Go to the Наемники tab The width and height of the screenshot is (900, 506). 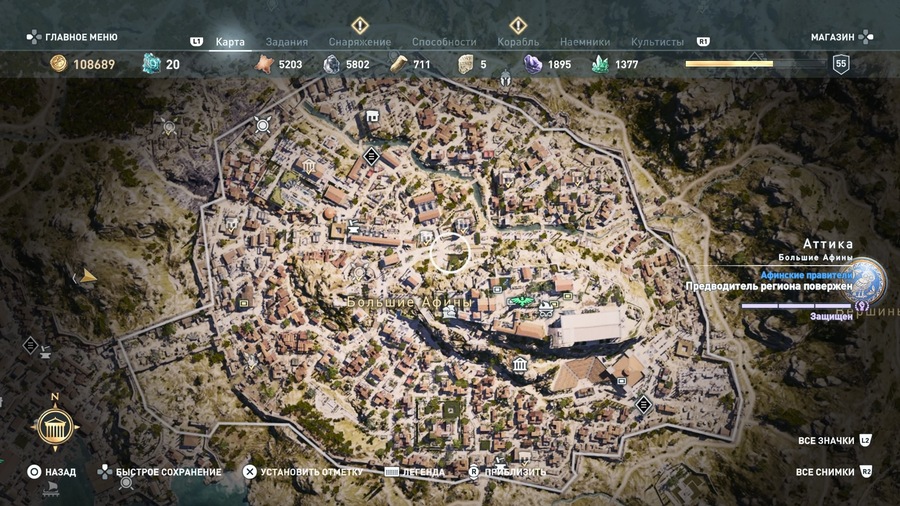(585, 43)
